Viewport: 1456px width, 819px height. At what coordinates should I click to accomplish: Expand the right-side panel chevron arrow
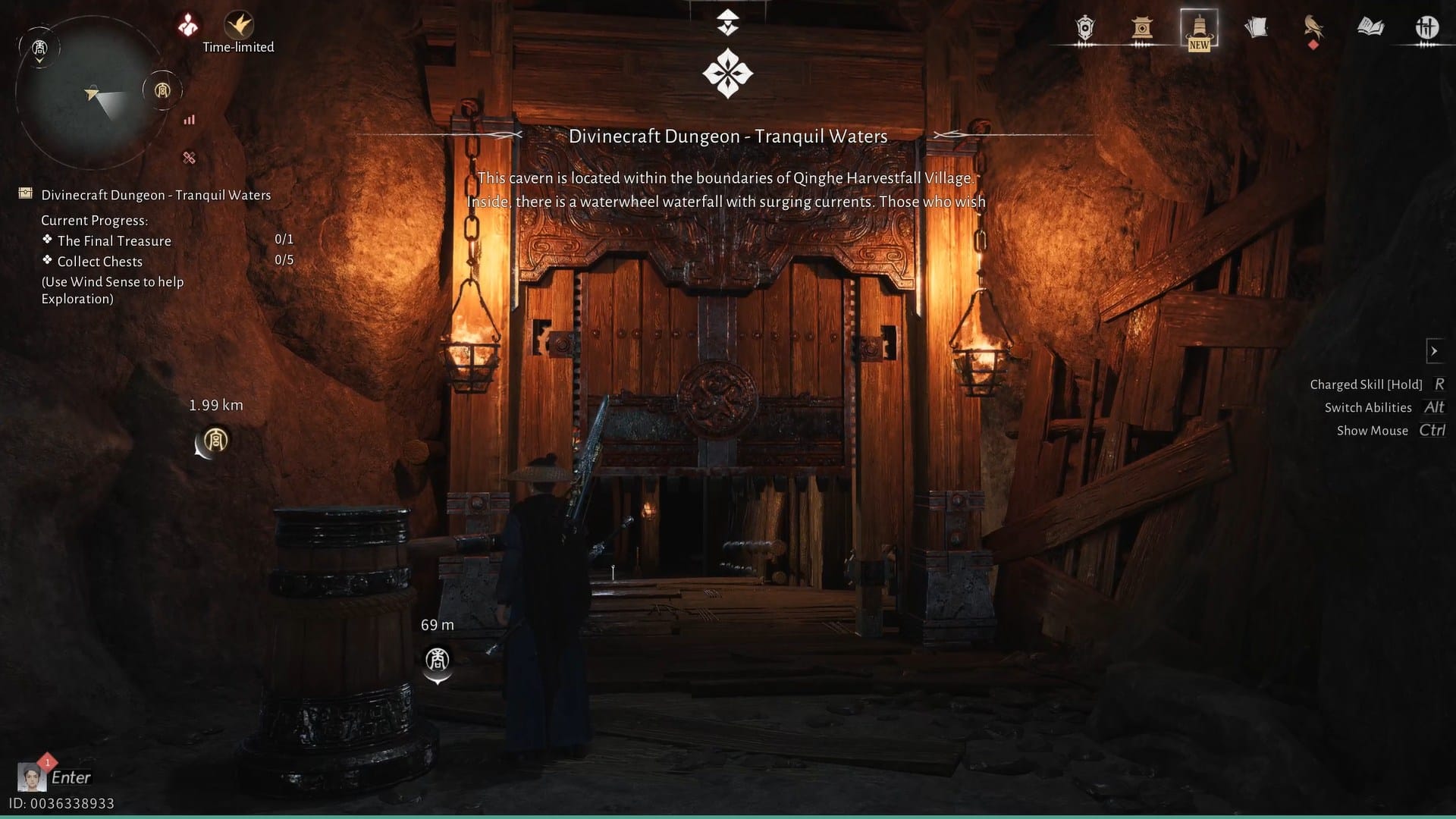[x=1436, y=350]
